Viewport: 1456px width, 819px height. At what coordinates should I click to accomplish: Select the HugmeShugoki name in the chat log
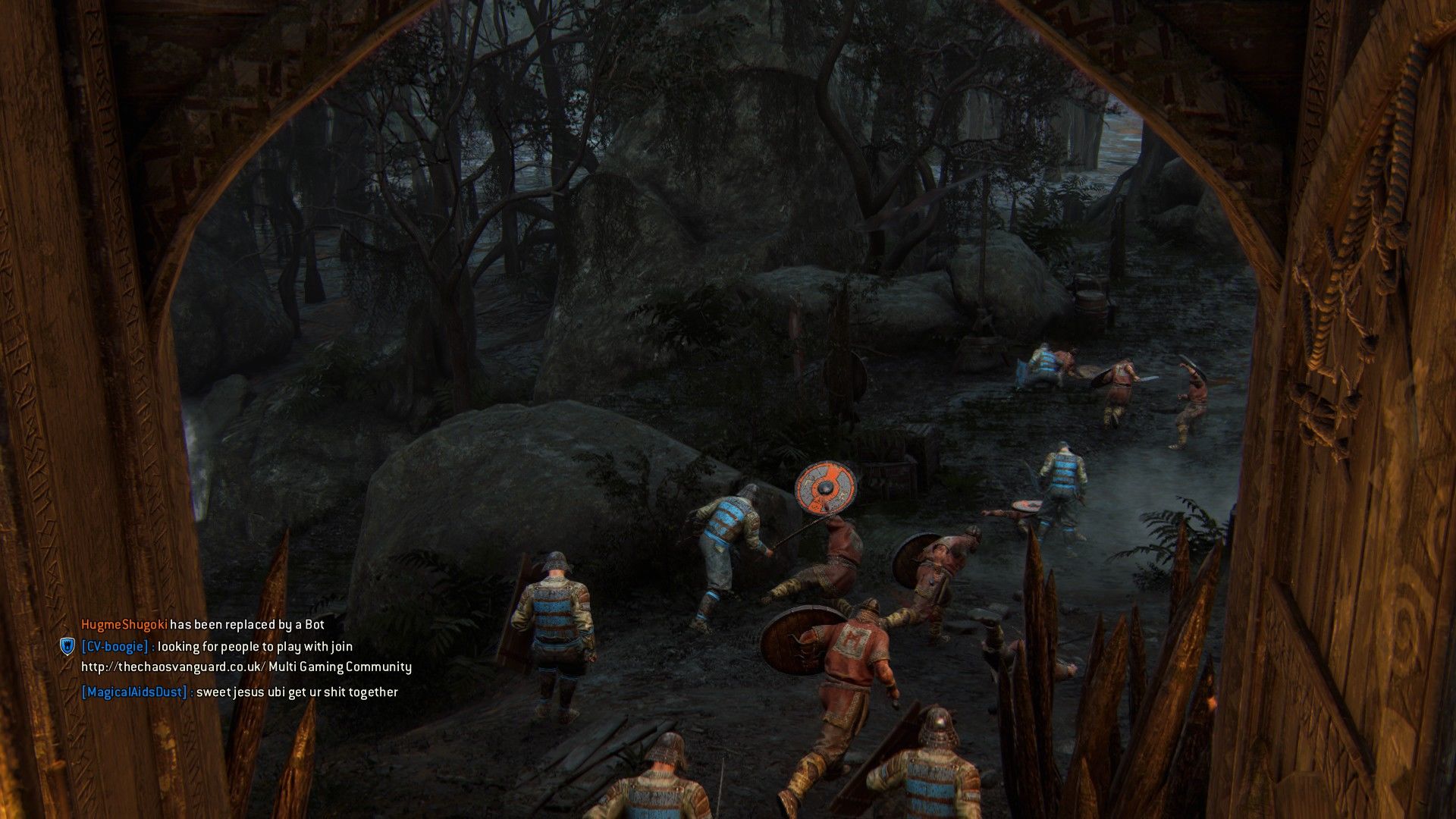pos(124,625)
